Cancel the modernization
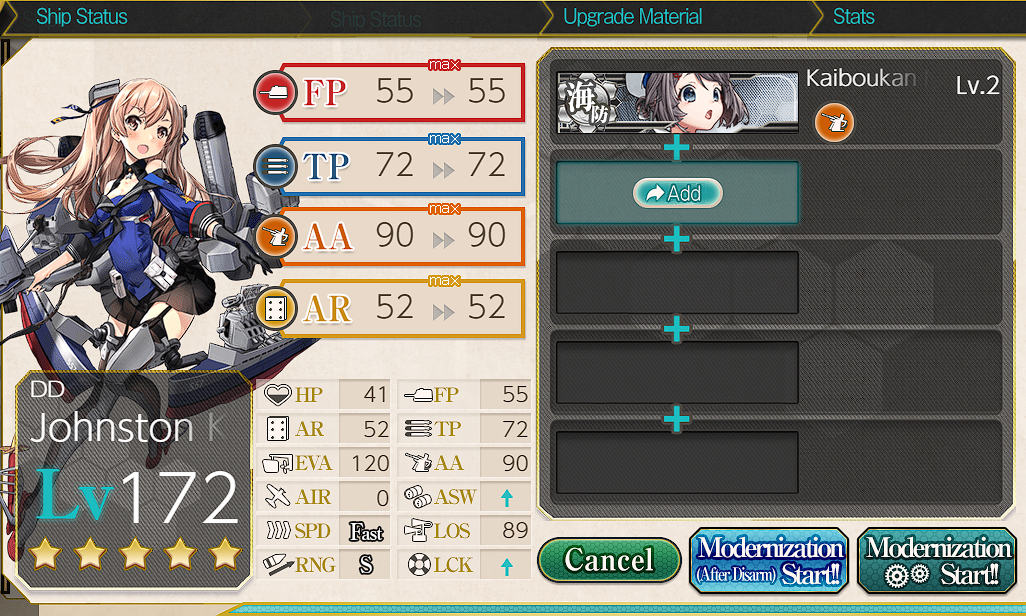Viewport: 1026px width, 616px height. point(609,560)
